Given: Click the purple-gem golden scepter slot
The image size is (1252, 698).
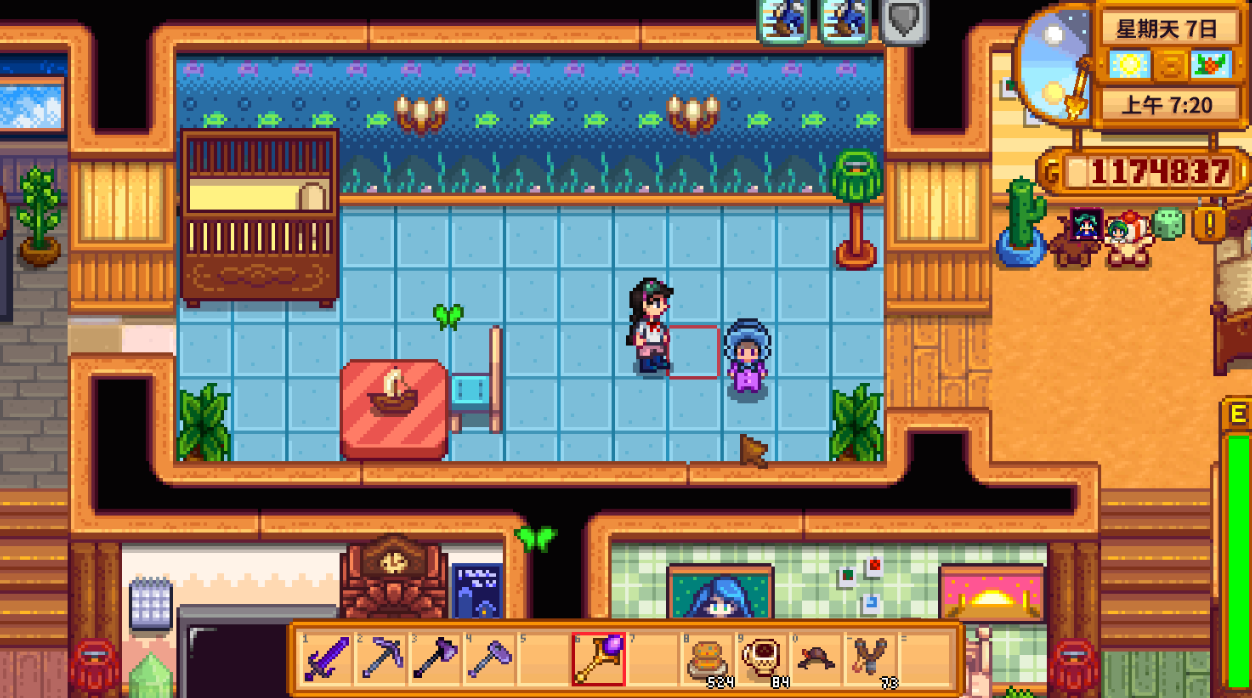Looking at the screenshot, I should [x=598, y=659].
